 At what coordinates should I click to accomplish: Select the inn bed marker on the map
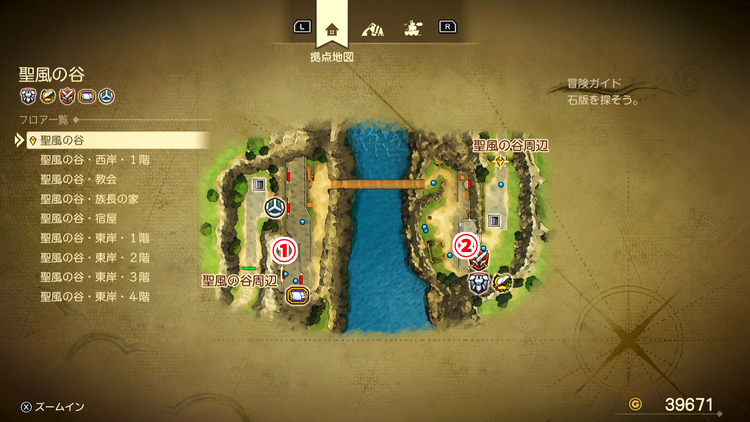pyautogui.click(x=296, y=295)
